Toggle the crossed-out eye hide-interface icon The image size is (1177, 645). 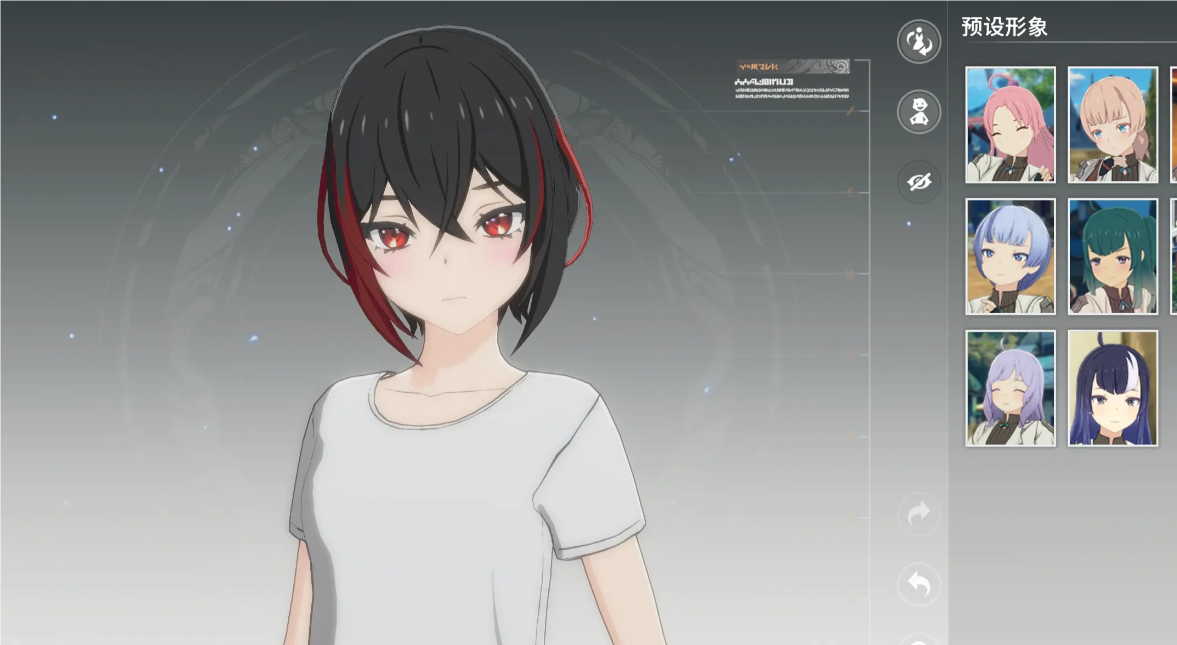point(919,182)
